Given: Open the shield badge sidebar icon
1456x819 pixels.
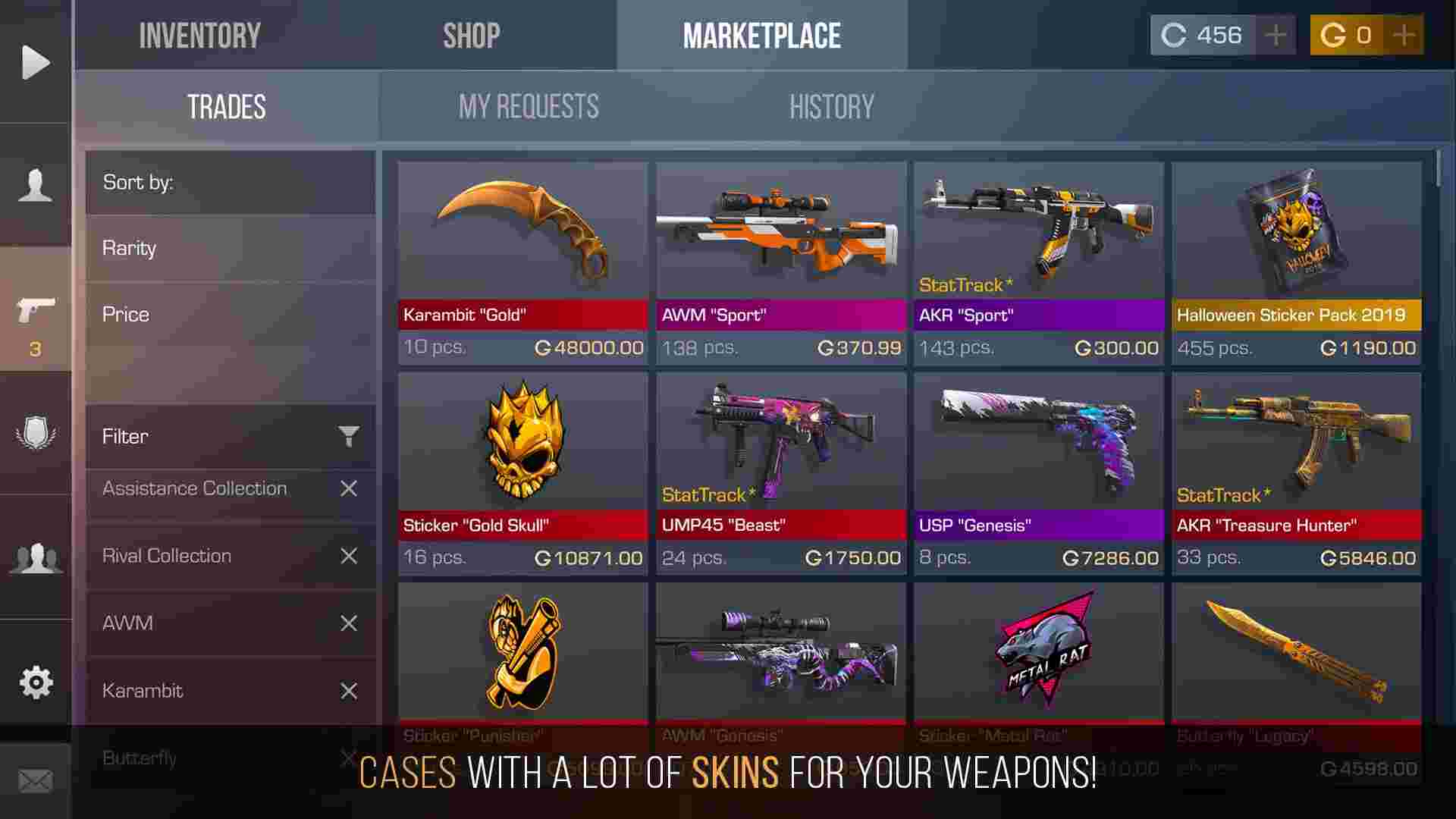Looking at the screenshot, I should [36, 432].
